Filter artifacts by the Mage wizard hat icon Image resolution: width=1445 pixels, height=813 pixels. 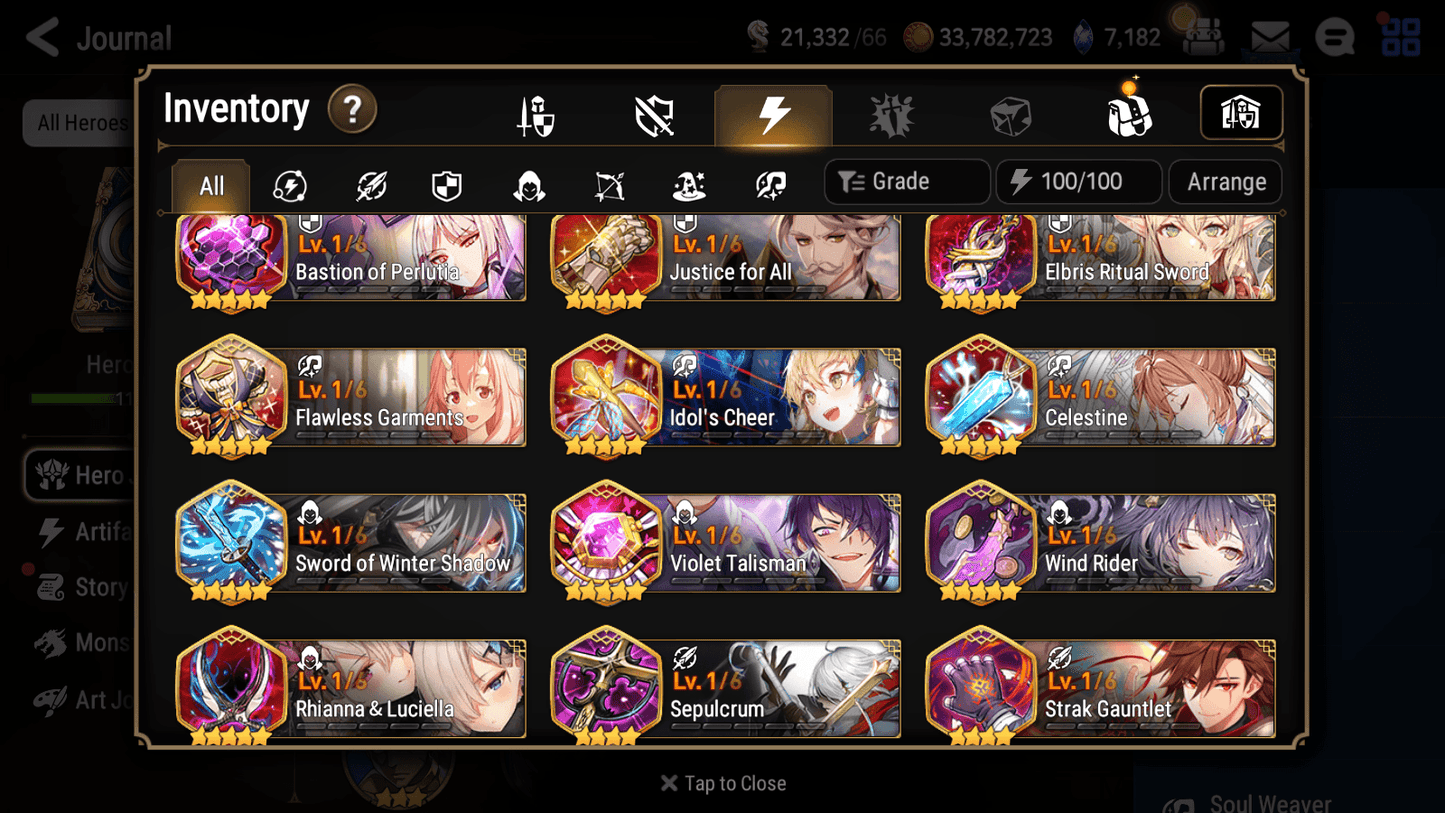pyautogui.click(x=688, y=182)
